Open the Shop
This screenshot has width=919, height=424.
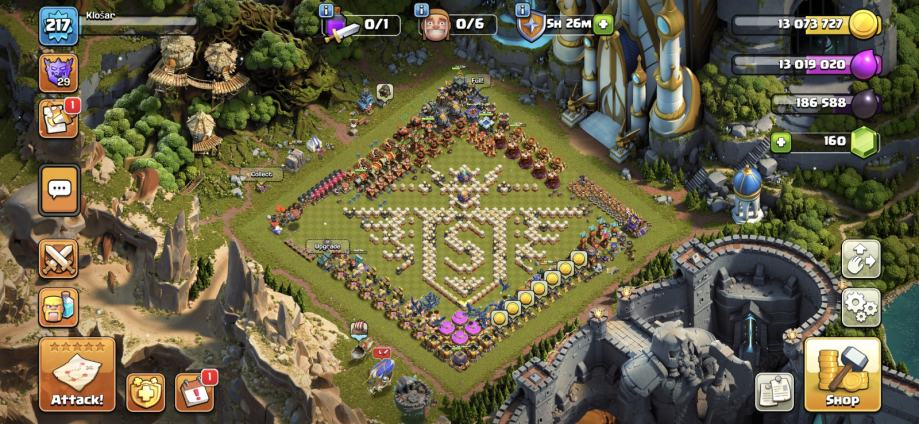[x=842, y=374]
